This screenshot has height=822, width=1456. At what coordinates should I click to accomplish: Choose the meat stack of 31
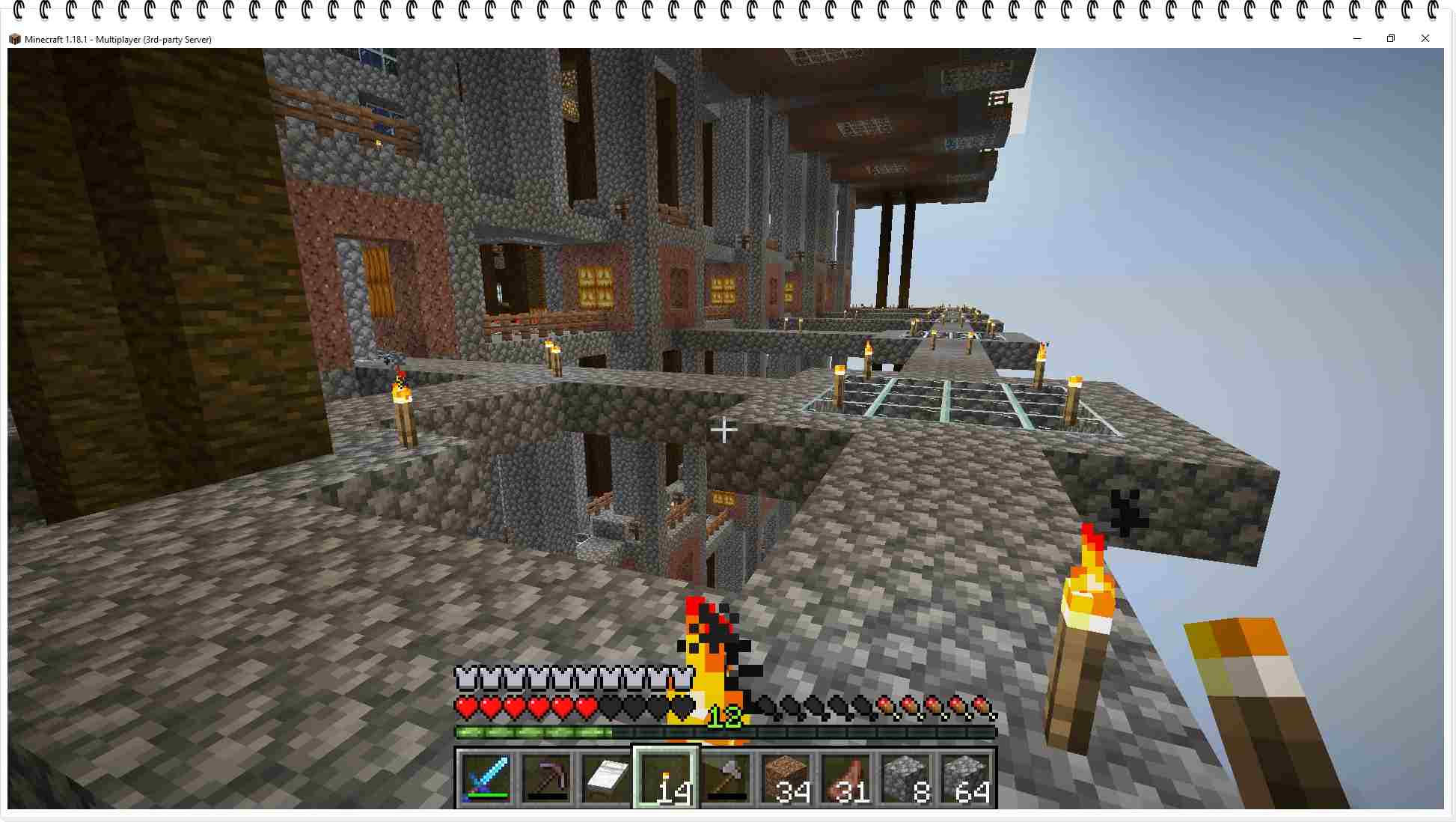(x=845, y=779)
